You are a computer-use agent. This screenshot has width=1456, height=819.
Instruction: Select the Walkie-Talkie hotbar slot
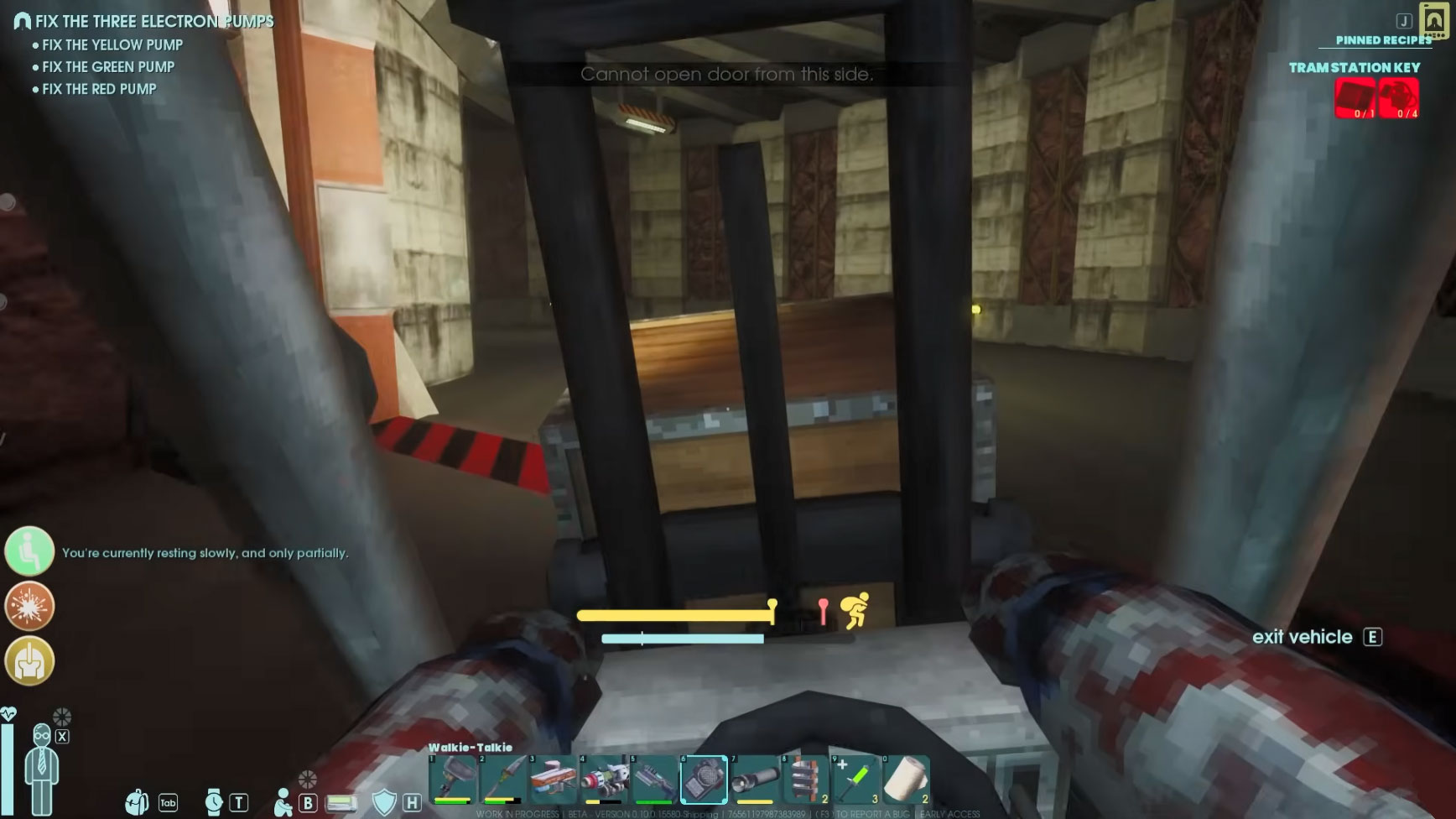click(704, 779)
